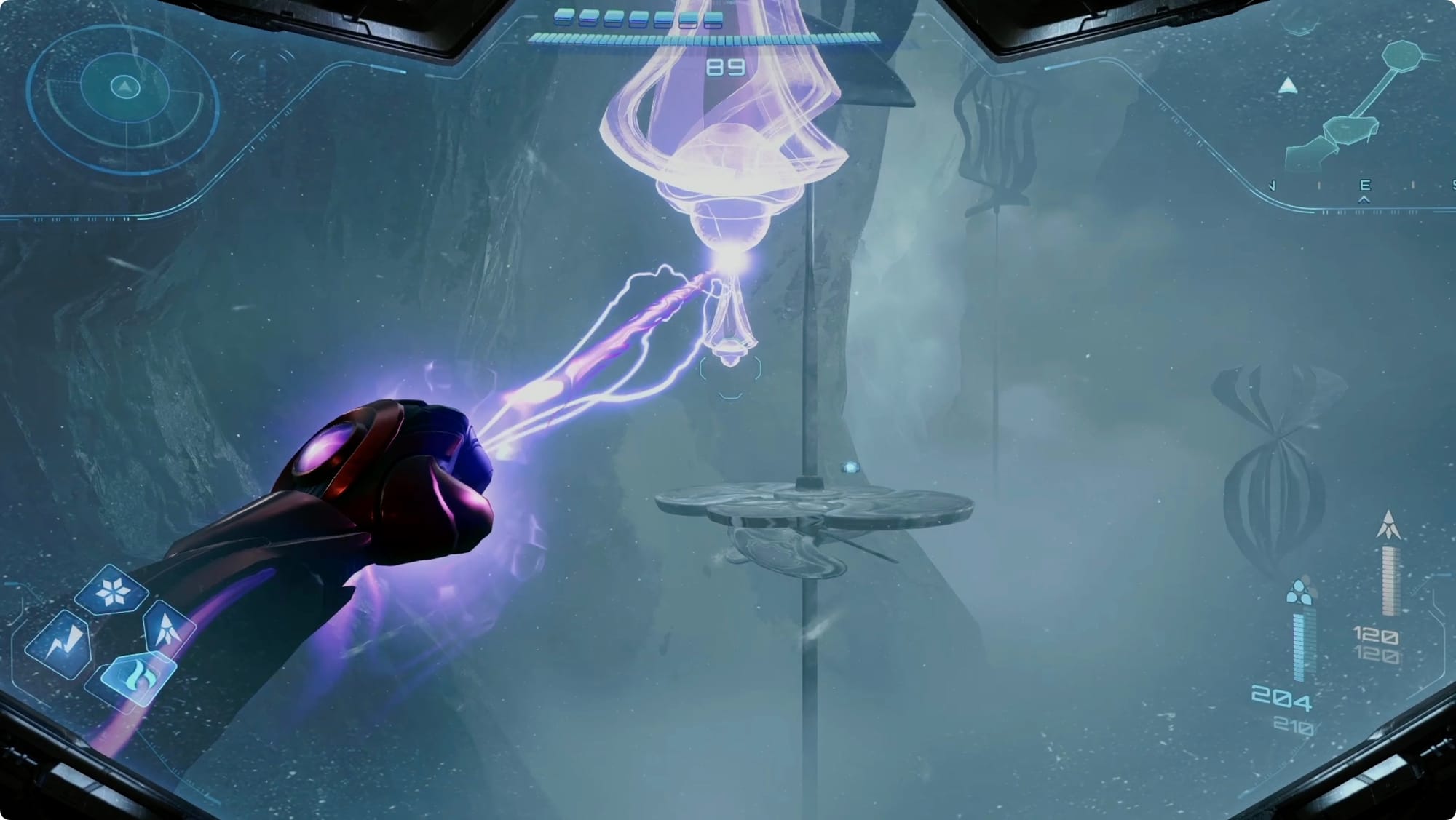Click the missile icon above the 120 gauge
The image size is (1456, 820).
pos(1389,525)
